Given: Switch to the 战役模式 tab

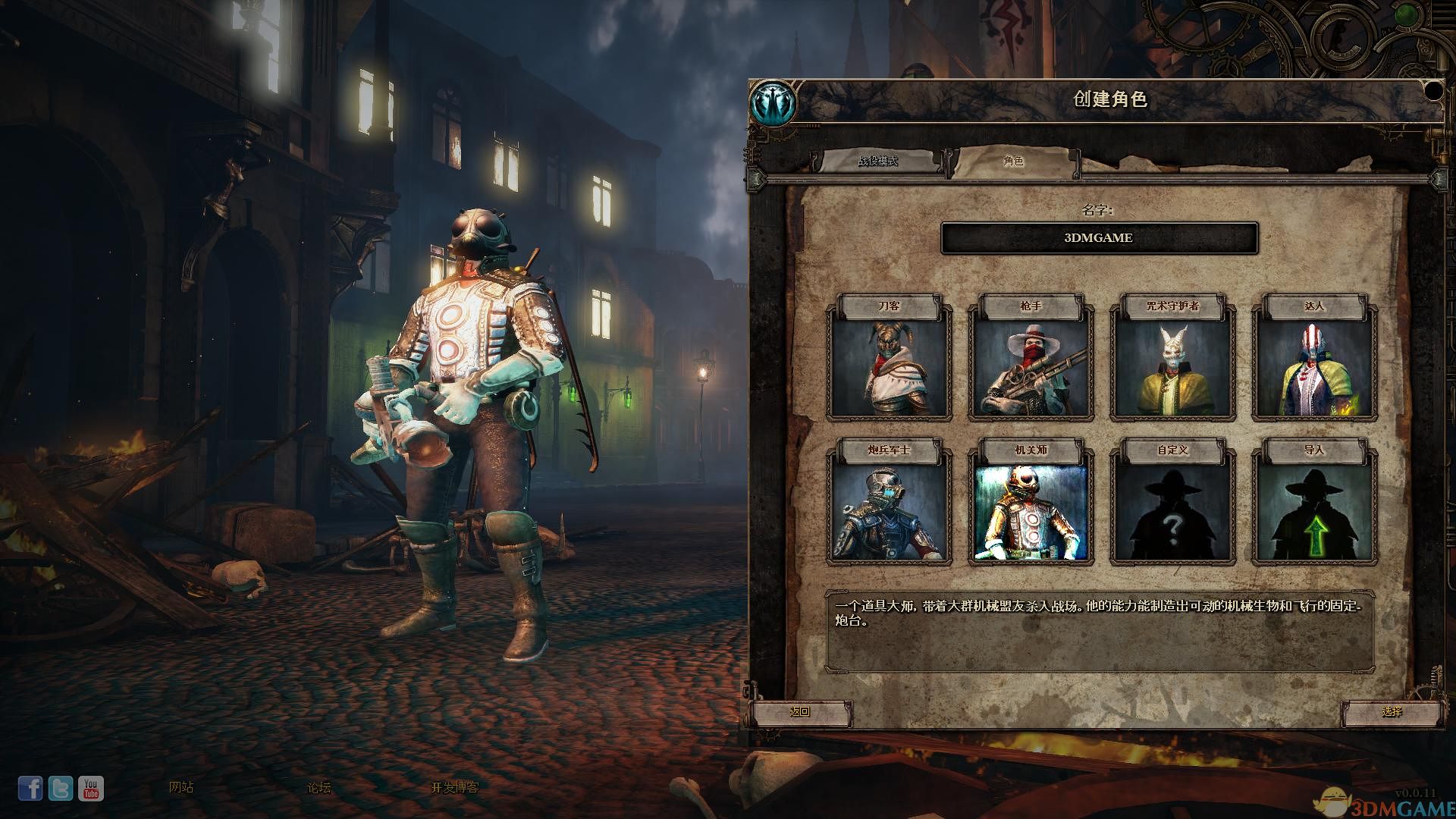Looking at the screenshot, I should (877, 162).
